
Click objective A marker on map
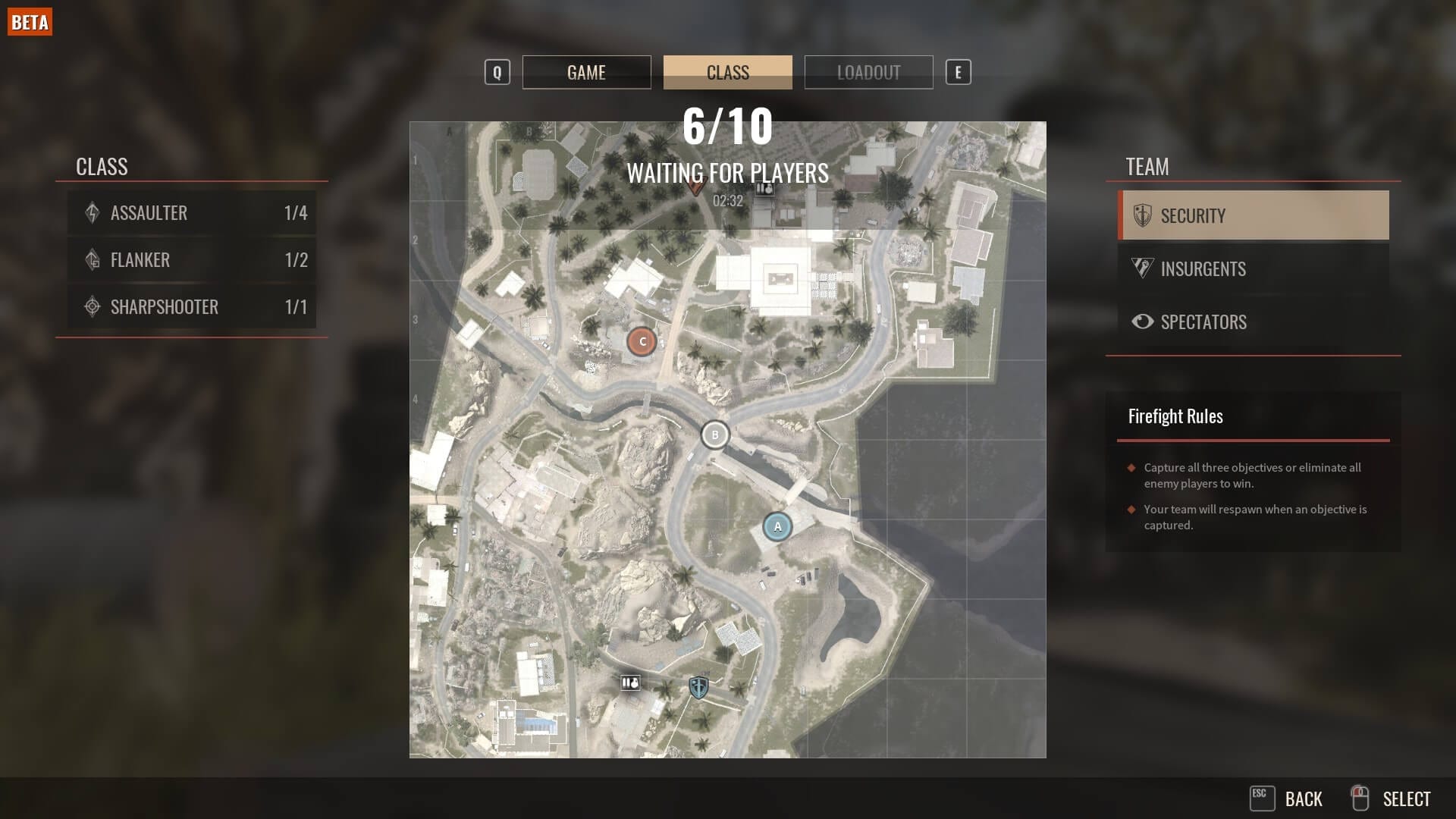point(777,526)
